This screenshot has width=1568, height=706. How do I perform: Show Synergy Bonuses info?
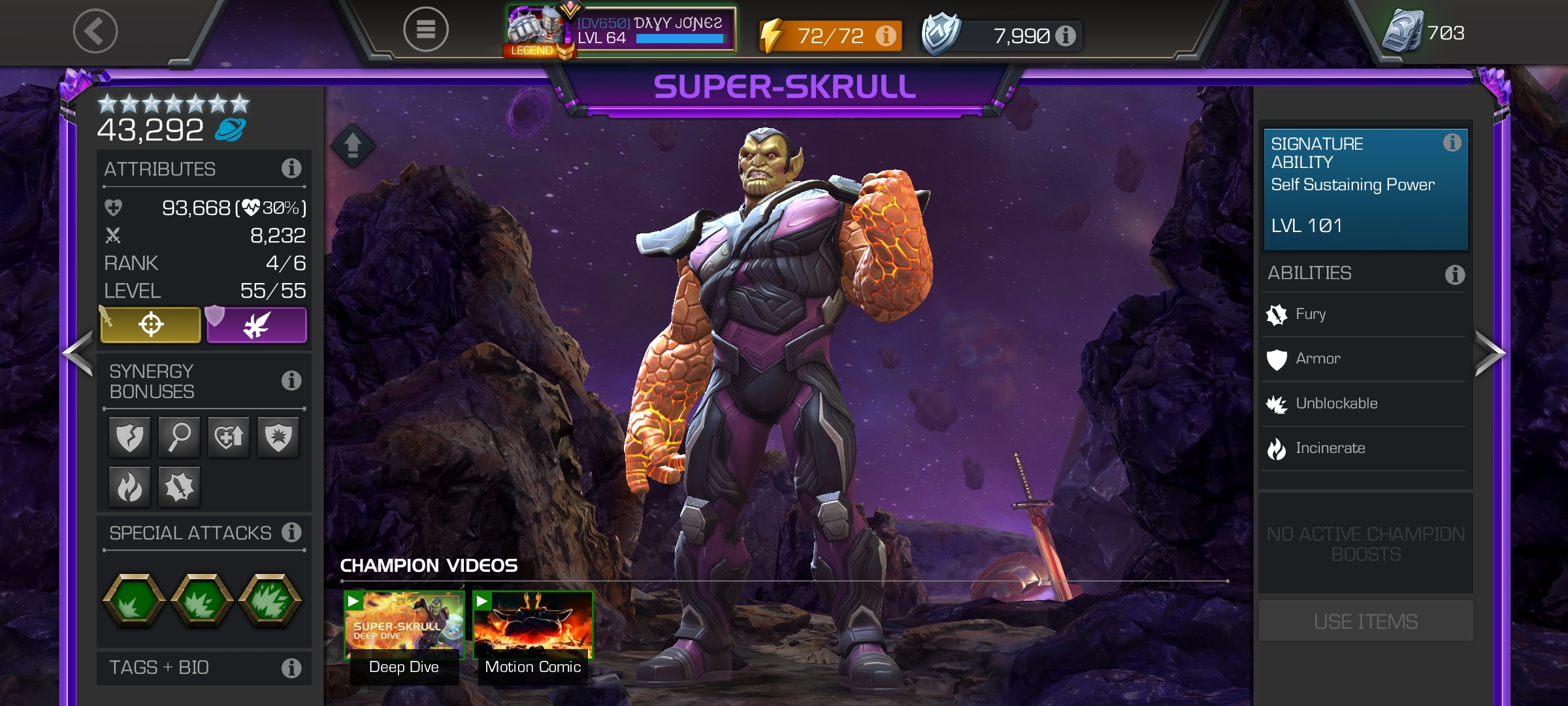click(x=291, y=380)
